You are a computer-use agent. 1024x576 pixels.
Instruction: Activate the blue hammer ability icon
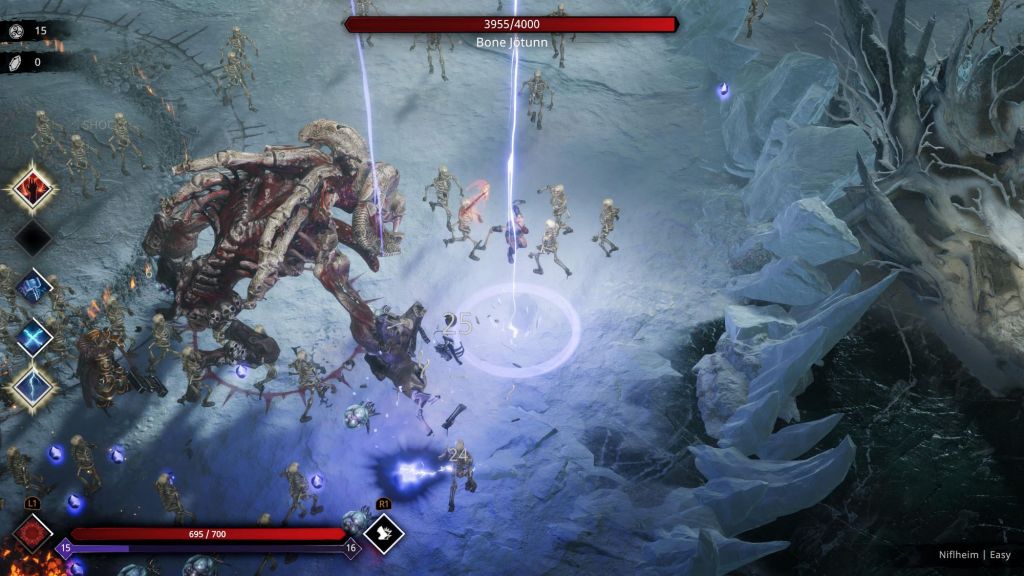(33, 288)
